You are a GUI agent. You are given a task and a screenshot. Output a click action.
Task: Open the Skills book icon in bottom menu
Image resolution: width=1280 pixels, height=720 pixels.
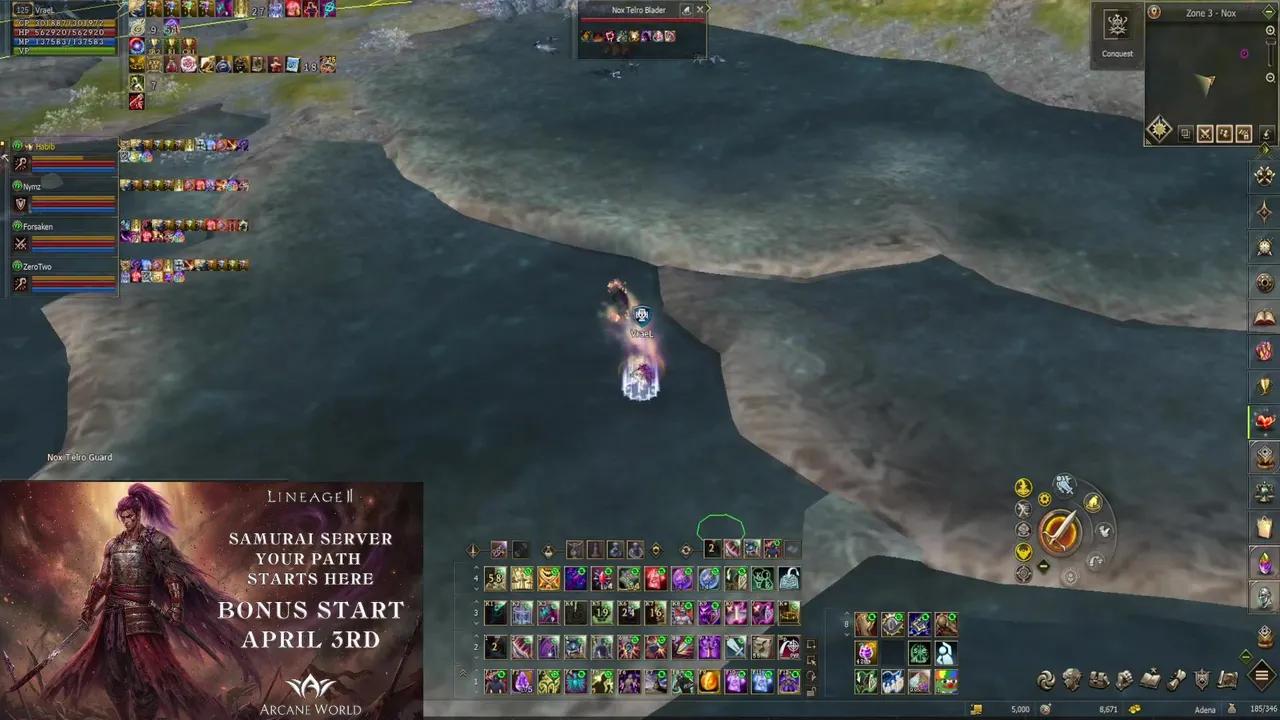click(1150, 677)
